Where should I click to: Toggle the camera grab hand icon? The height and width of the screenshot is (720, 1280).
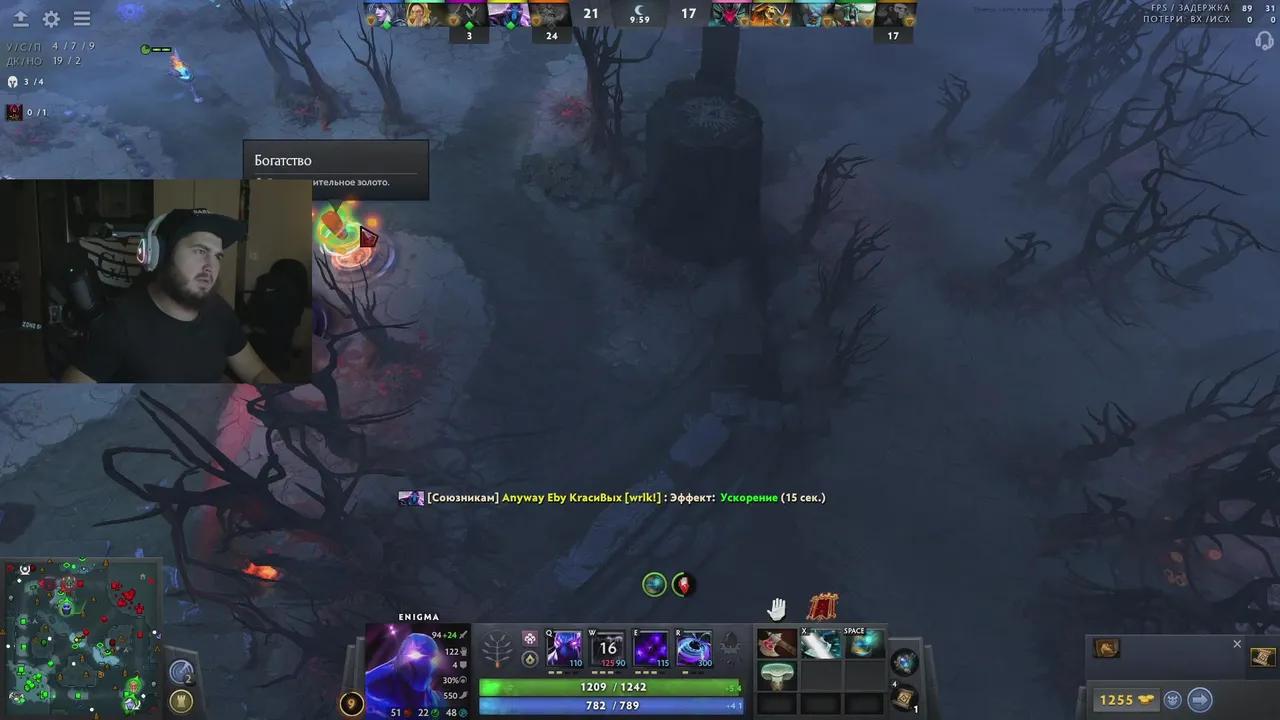coord(778,607)
